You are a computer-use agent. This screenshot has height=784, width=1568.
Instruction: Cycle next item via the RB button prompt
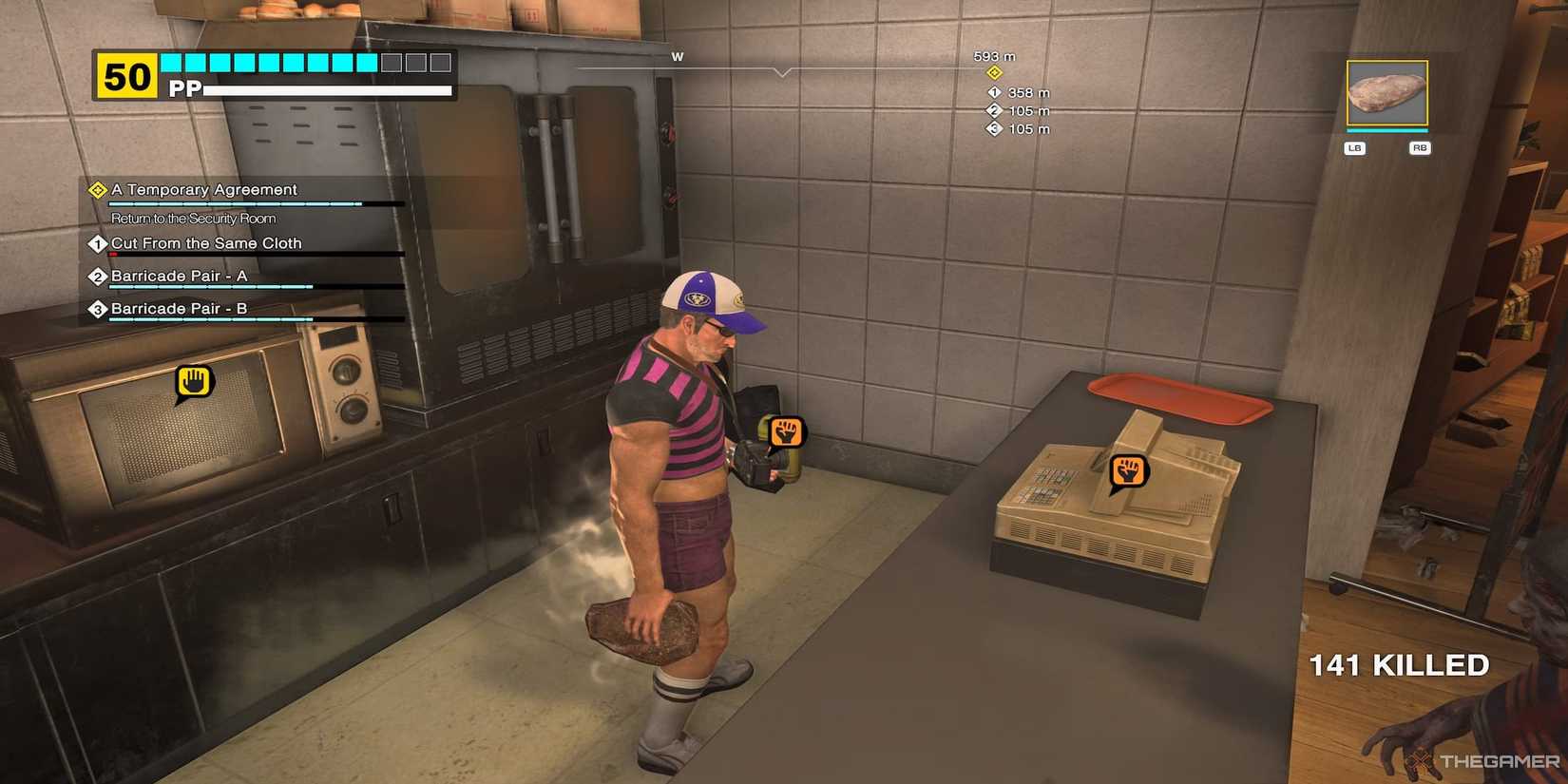(x=1419, y=147)
